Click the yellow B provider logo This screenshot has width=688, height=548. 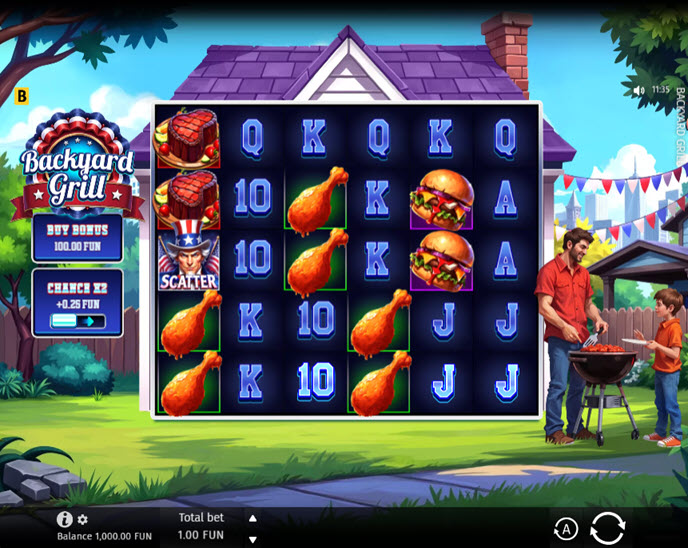tap(23, 96)
